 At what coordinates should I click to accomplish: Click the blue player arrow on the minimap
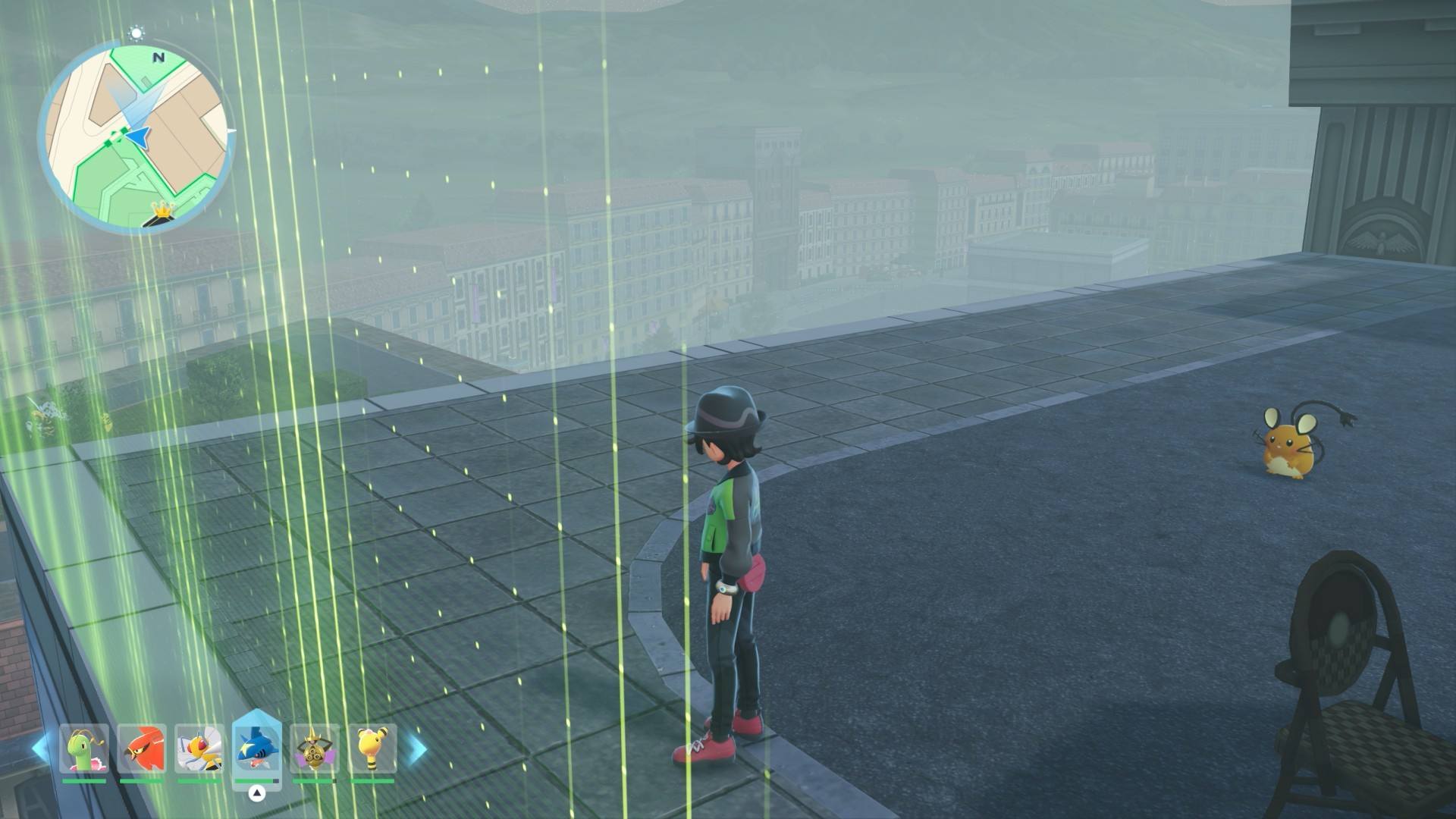coord(138,136)
